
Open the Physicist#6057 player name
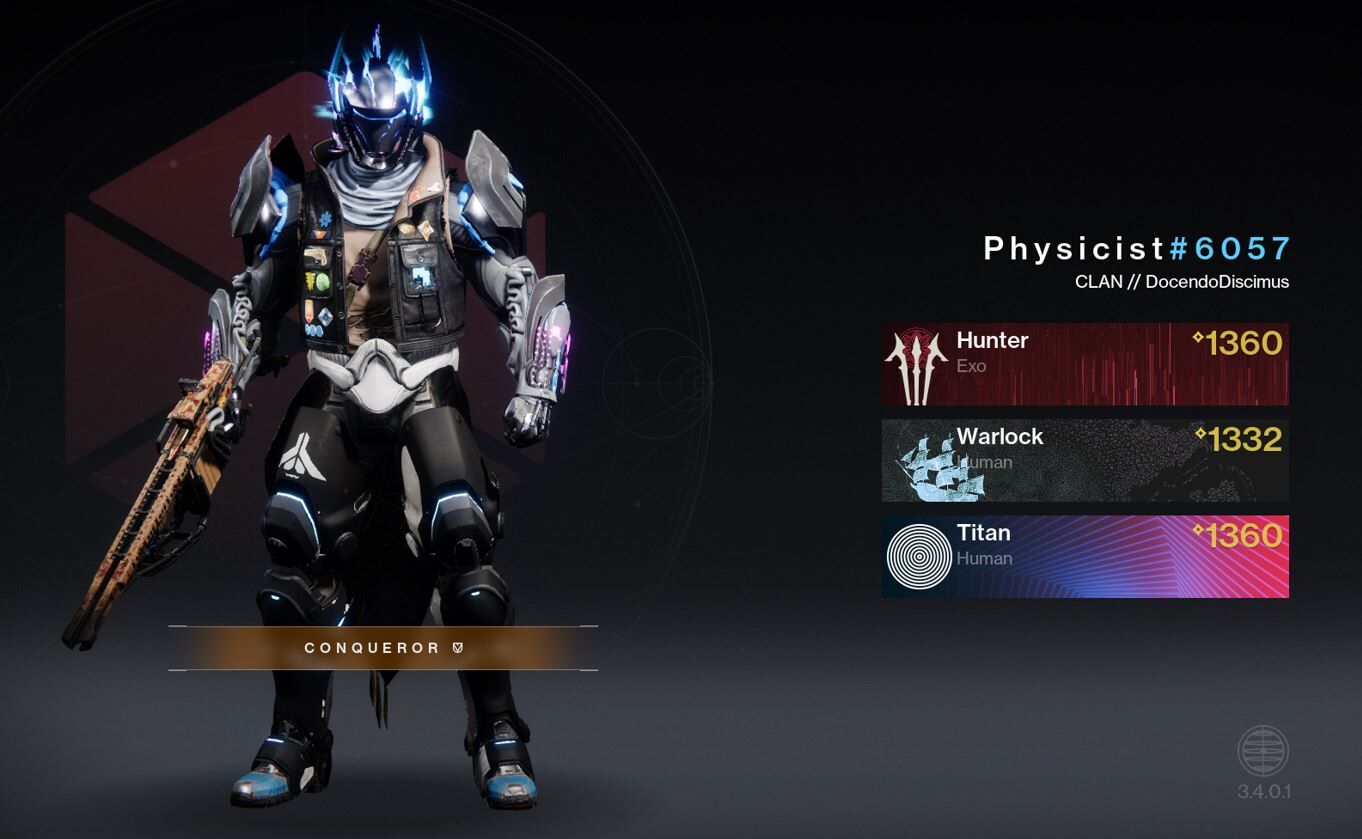pos(1137,249)
